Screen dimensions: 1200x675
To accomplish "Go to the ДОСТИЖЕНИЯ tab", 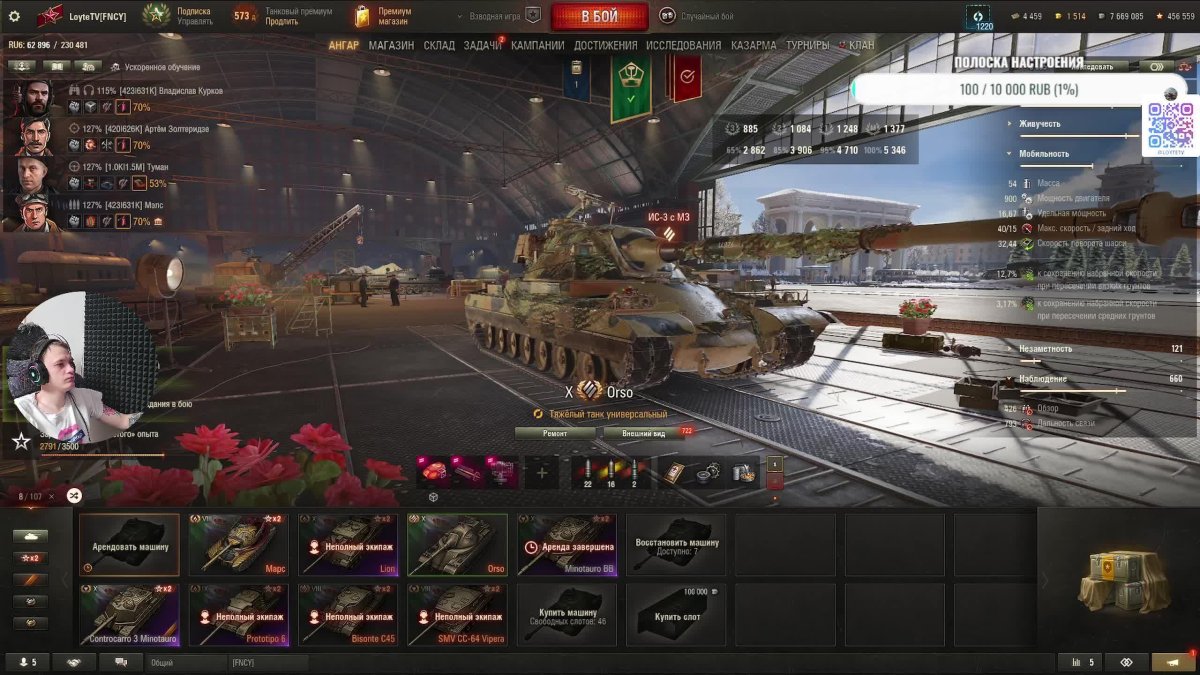I will point(606,45).
